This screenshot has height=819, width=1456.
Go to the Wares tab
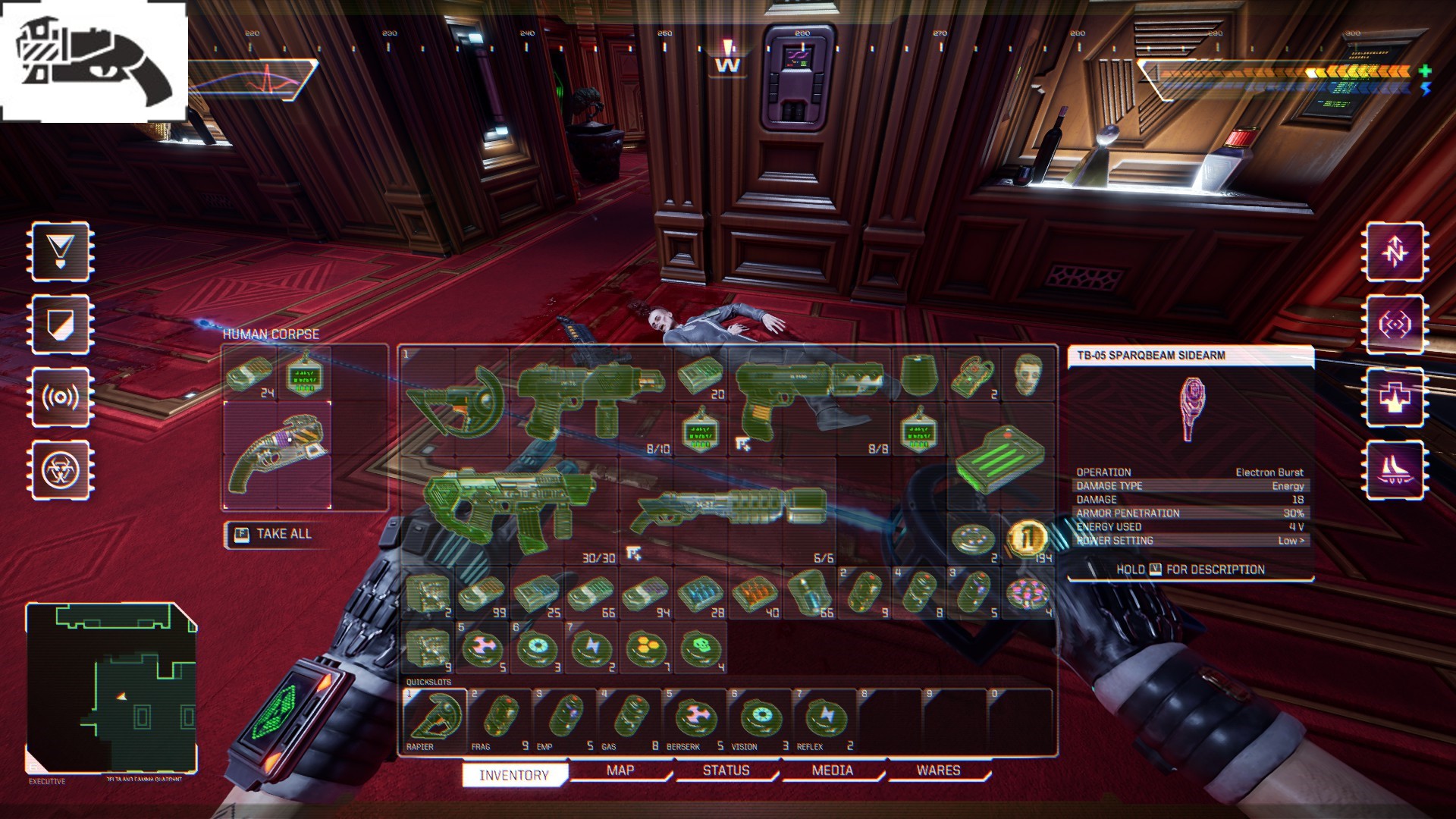point(938,770)
